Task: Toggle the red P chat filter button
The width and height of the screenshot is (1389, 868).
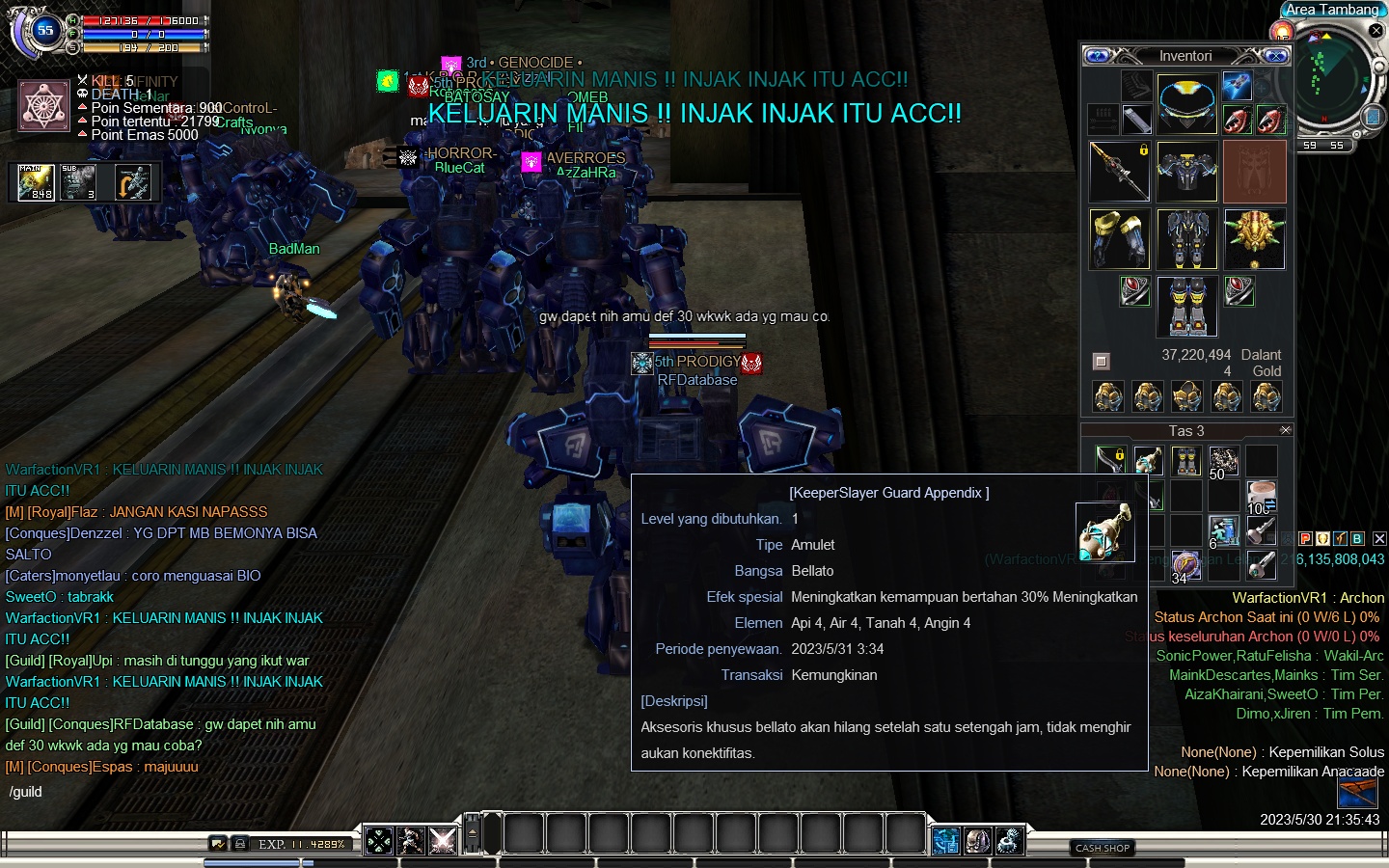Action: coord(1305,539)
